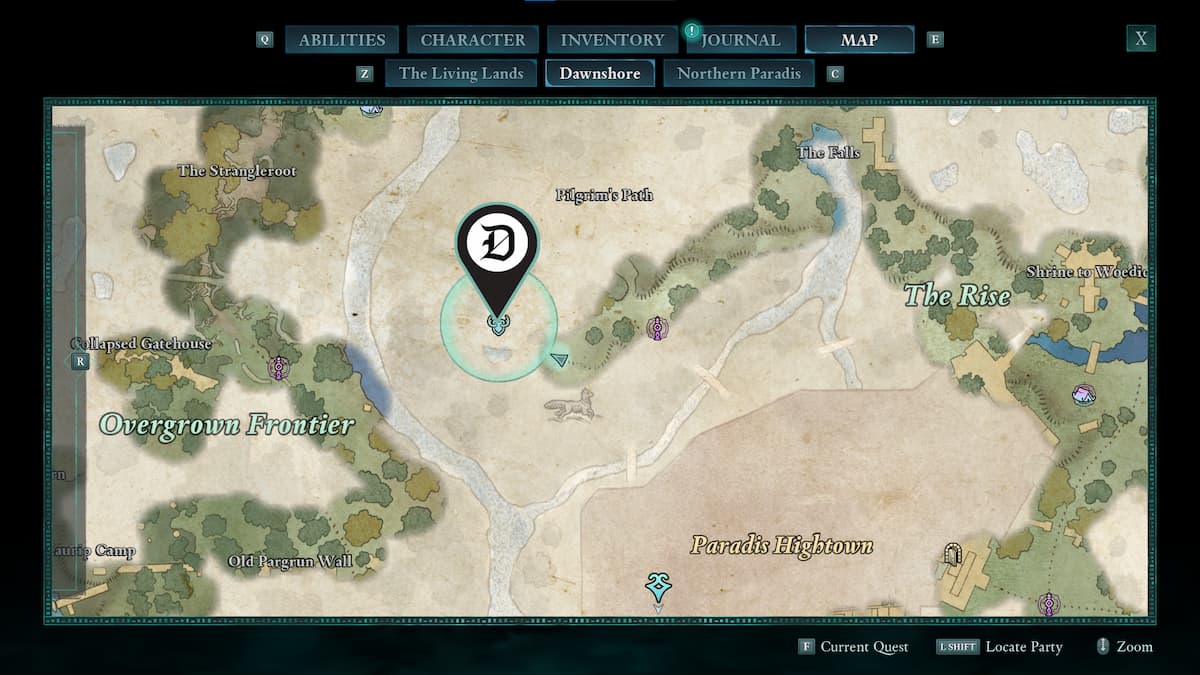Click the black D pin marker
The image size is (1200, 675).
(498, 247)
